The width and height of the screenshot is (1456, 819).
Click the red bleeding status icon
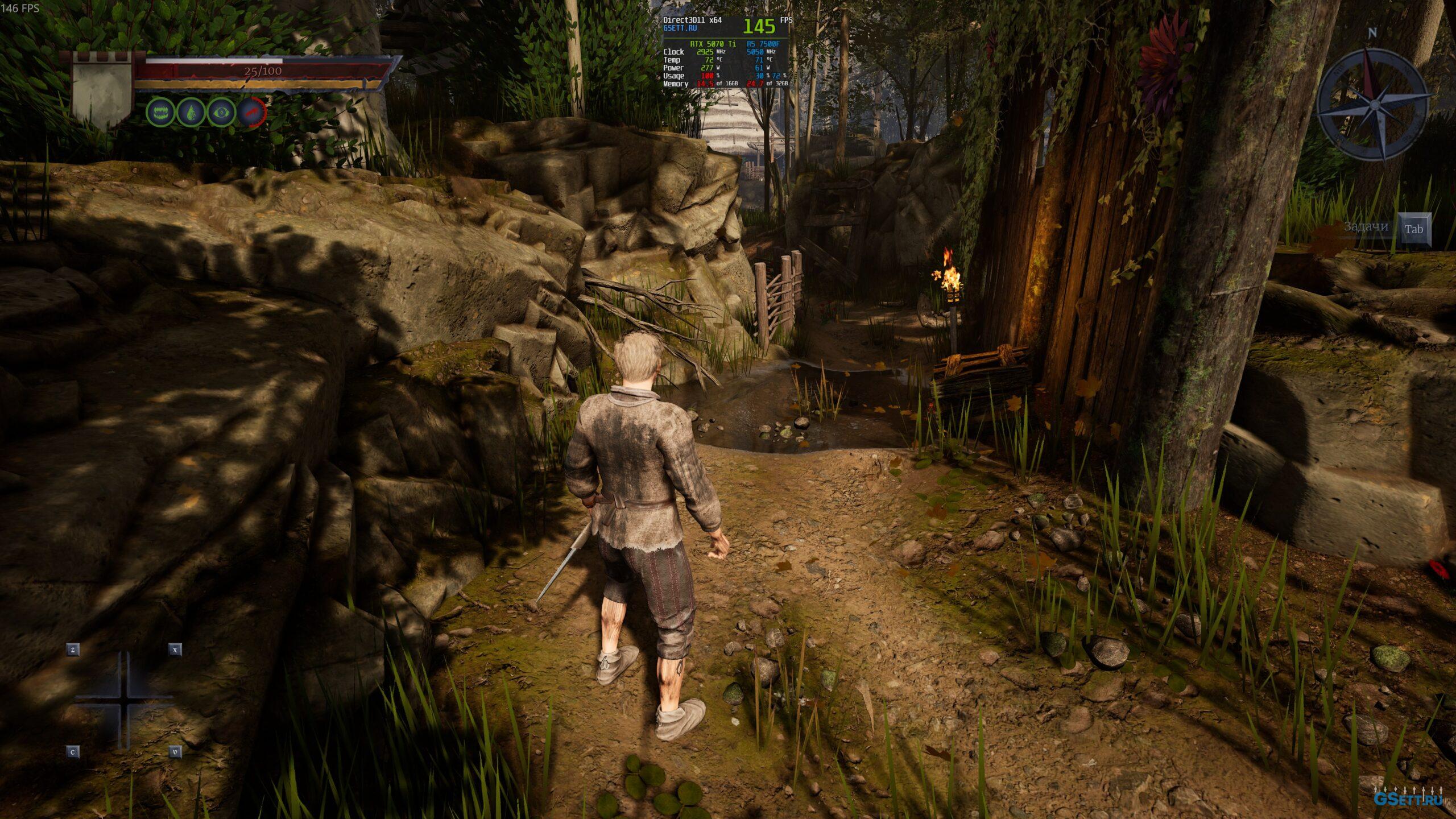(x=251, y=112)
